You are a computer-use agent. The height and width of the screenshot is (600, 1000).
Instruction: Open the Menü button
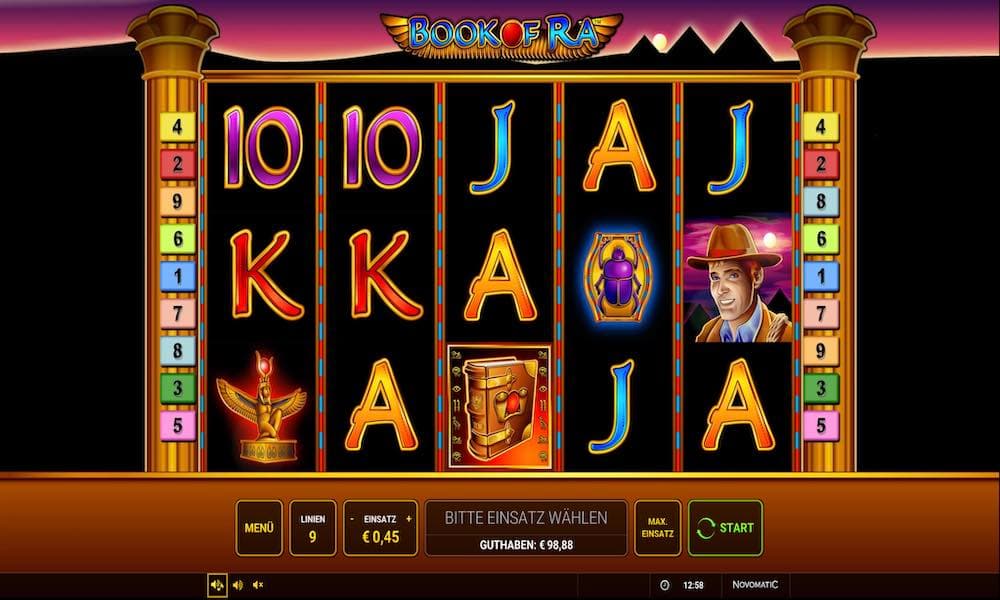259,528
